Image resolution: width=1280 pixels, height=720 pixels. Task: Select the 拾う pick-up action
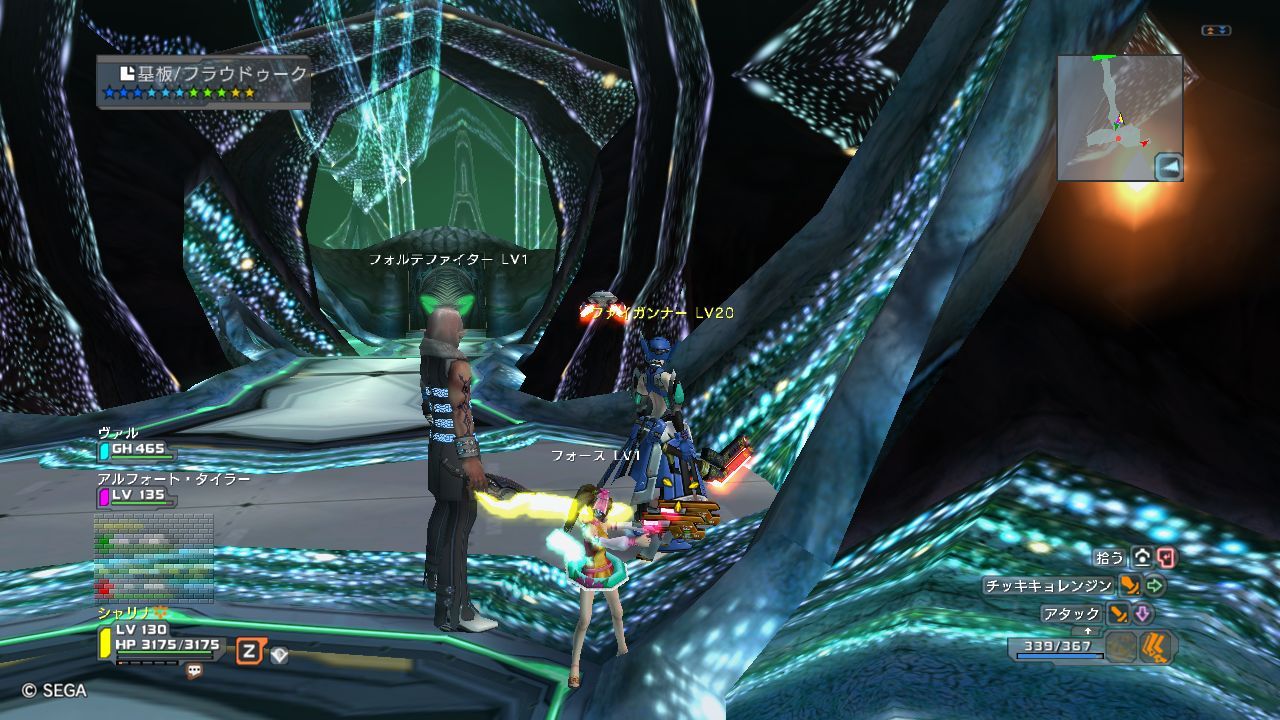coord(1110,557)
